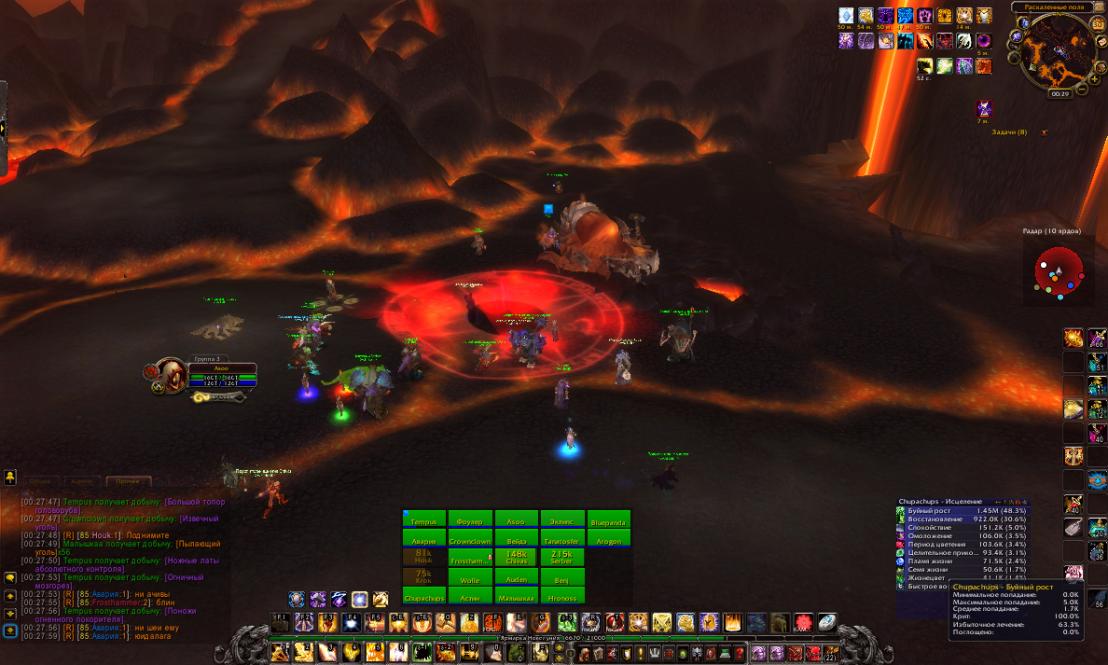The height and width of the screenshot is (665, 1108).
Task: Open the chat speech bubble menu
Action: pos(9,577)
